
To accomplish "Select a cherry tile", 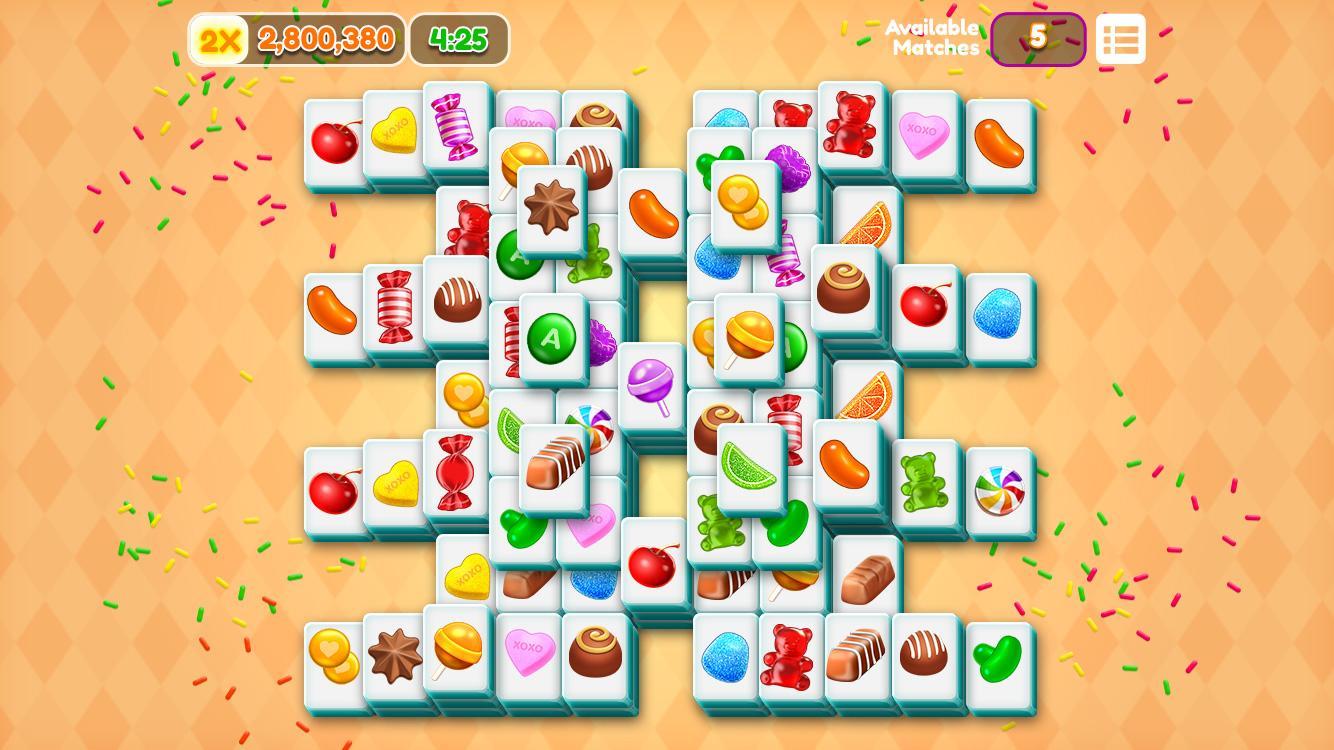I will 335,140.
